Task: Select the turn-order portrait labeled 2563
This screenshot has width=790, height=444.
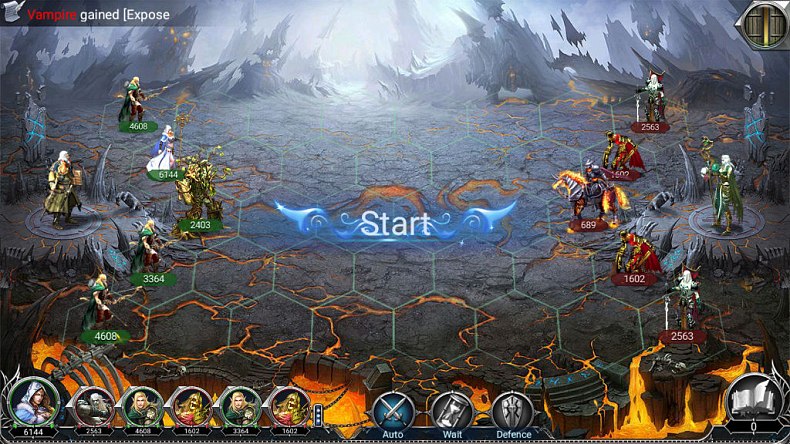Action: click(92, 408)
